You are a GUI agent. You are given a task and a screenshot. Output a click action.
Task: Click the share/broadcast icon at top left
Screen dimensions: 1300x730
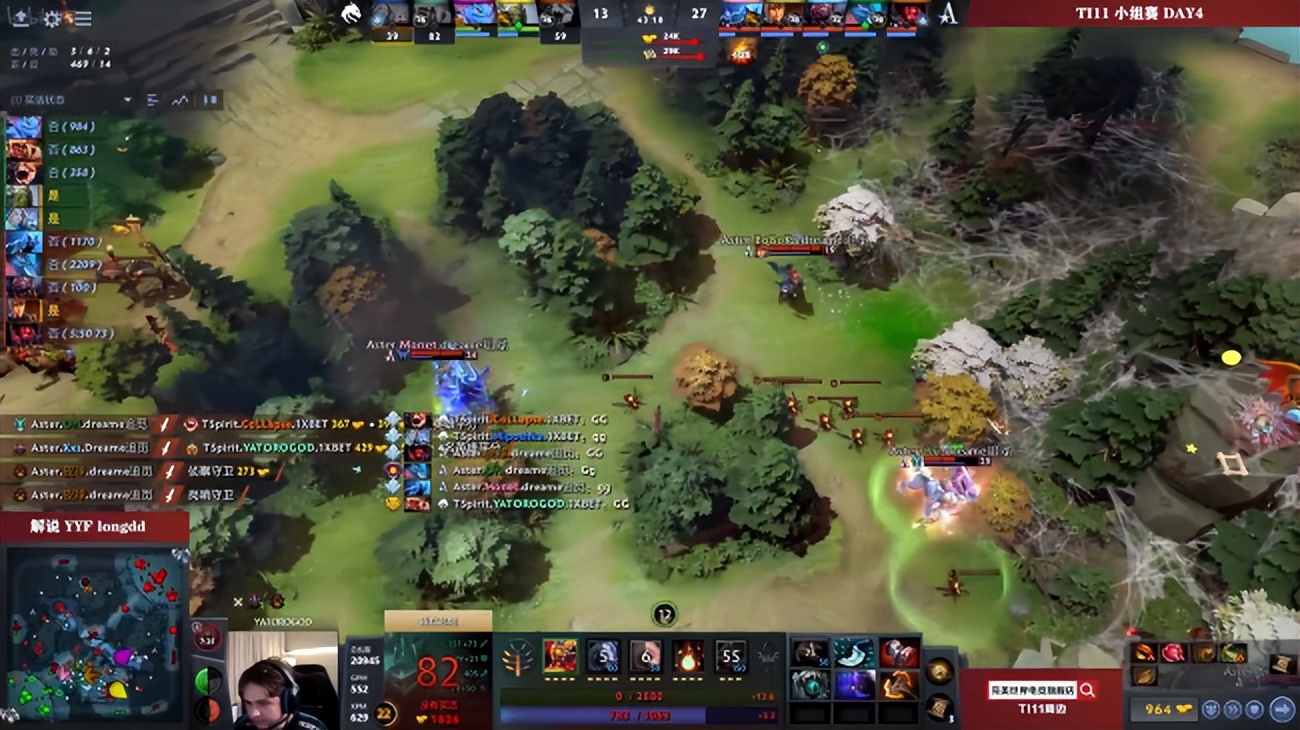[21, 18]
